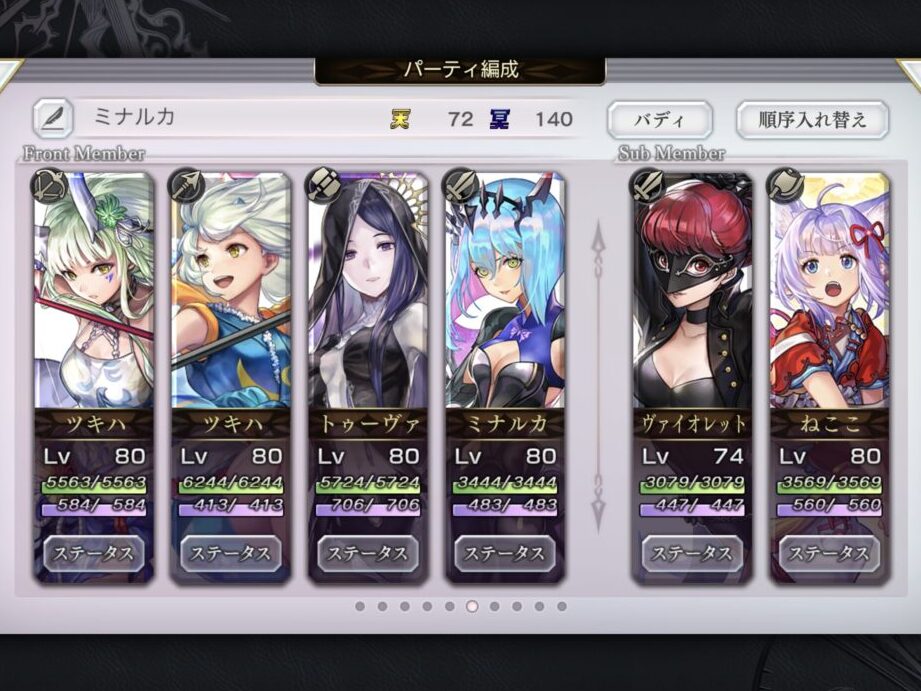The width and height of the screenshot is (921, 691).
Task: Choose the トゥーヴァ character portrait
Action: click(368, 290)
